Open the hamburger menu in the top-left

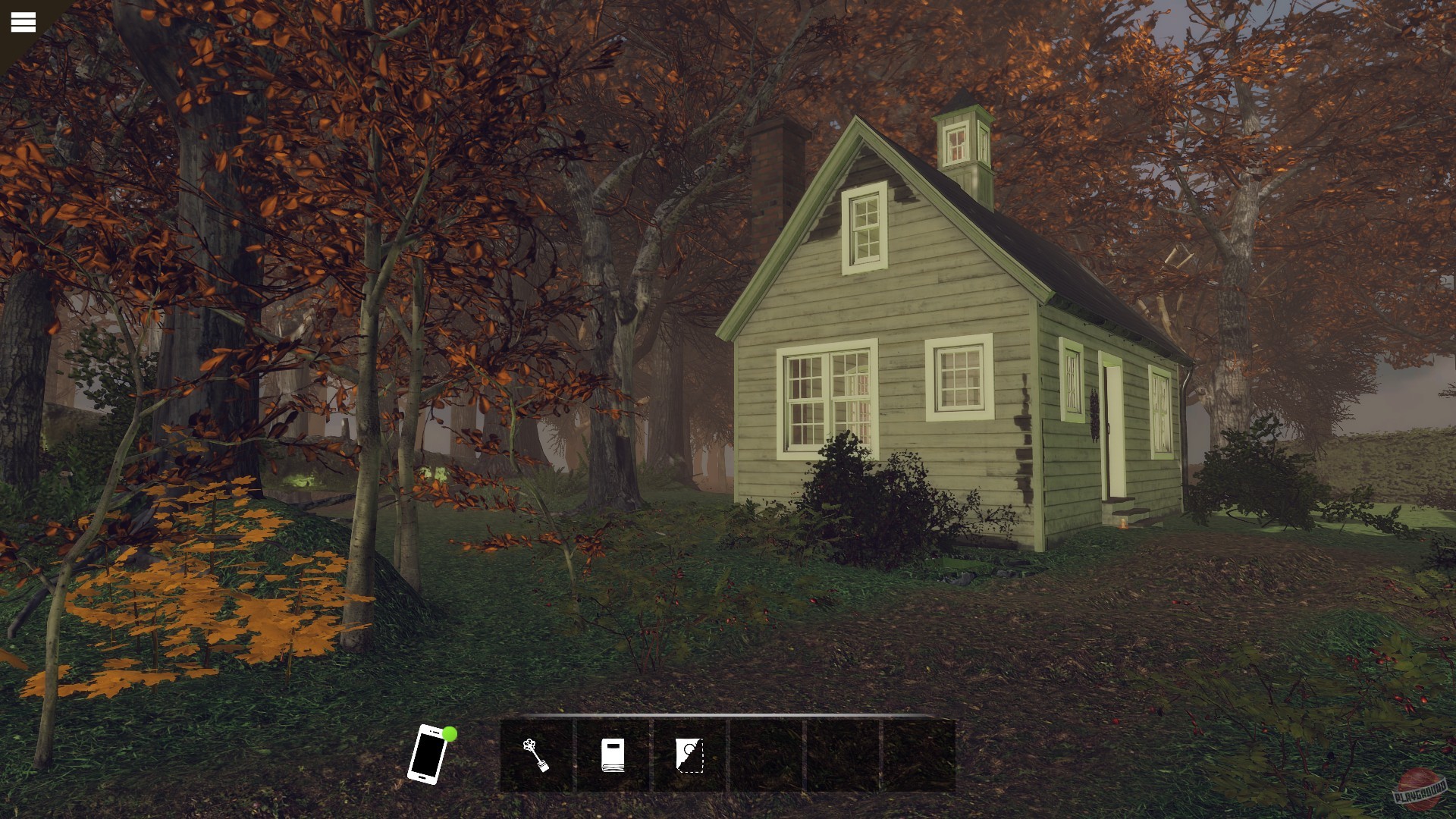(22, 20)
